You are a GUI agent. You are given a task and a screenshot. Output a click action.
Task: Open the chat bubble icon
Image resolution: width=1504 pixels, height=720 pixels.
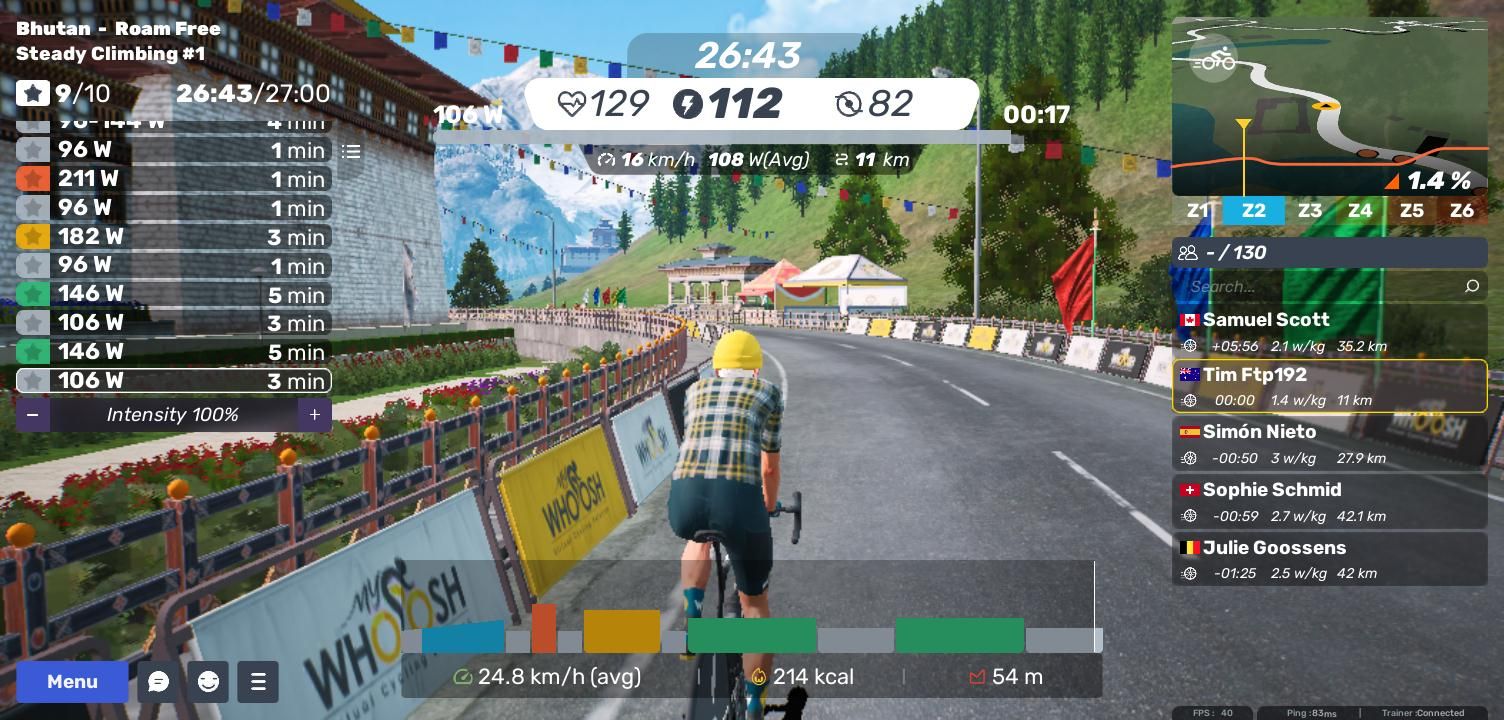(158, 682)
